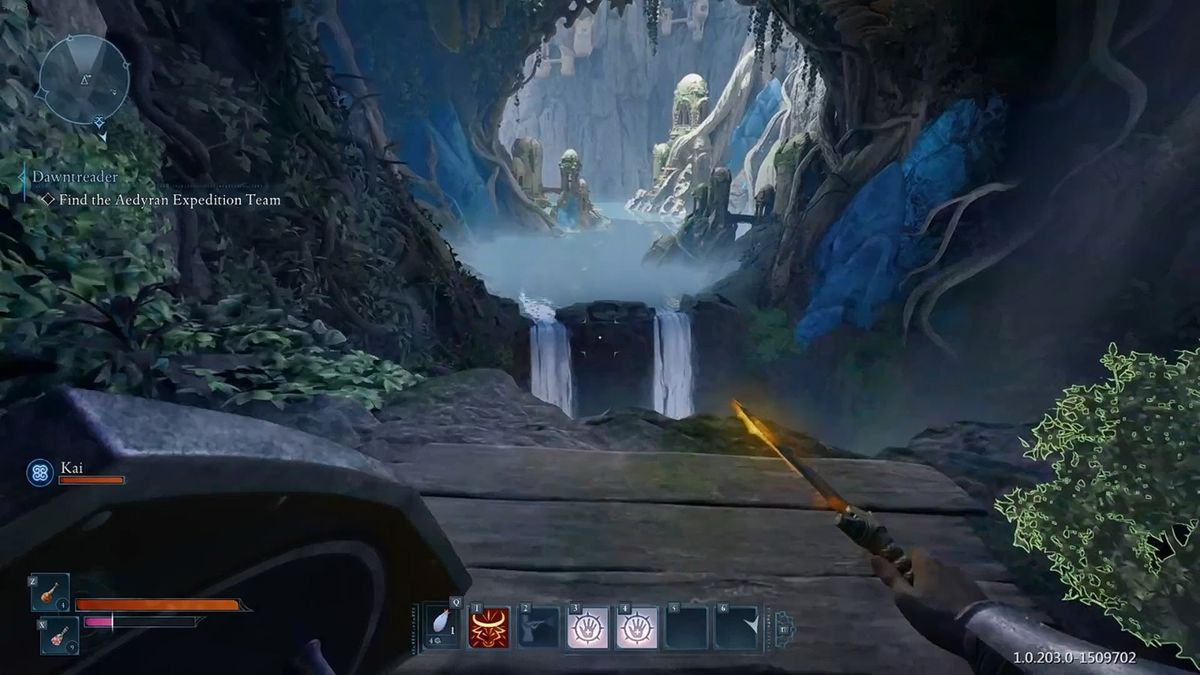Trigger the hand ability in slot 3

[x=588, y=627]
